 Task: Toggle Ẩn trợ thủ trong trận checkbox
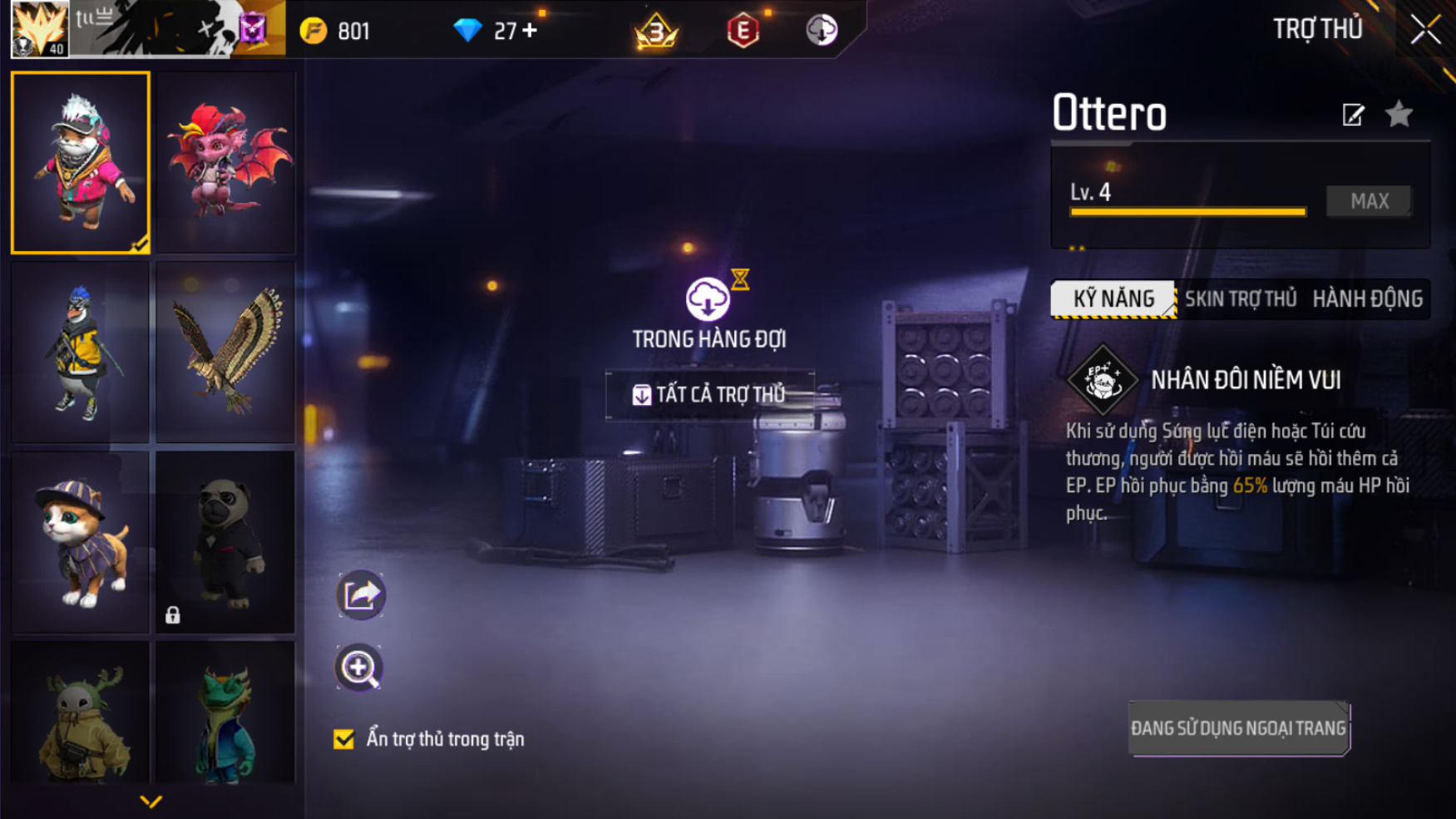pyautogui.click(x=343, y=739)
